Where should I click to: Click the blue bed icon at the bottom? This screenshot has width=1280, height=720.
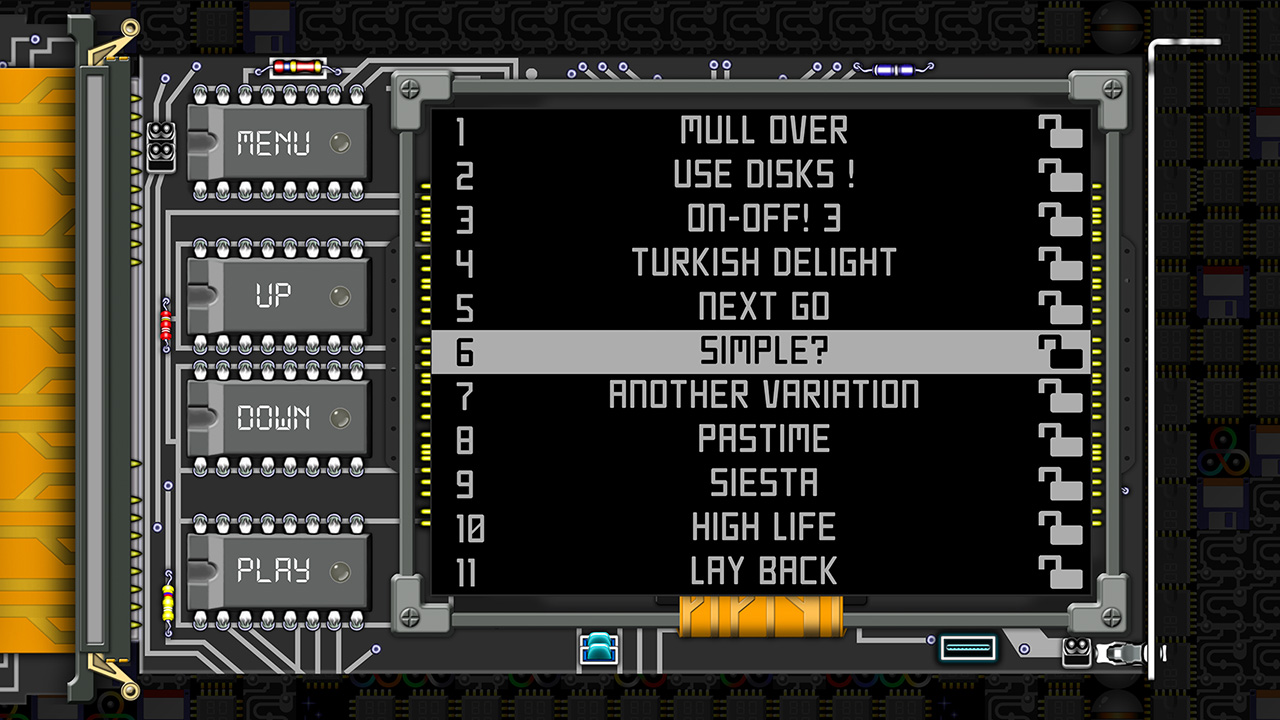pos(597,648)
